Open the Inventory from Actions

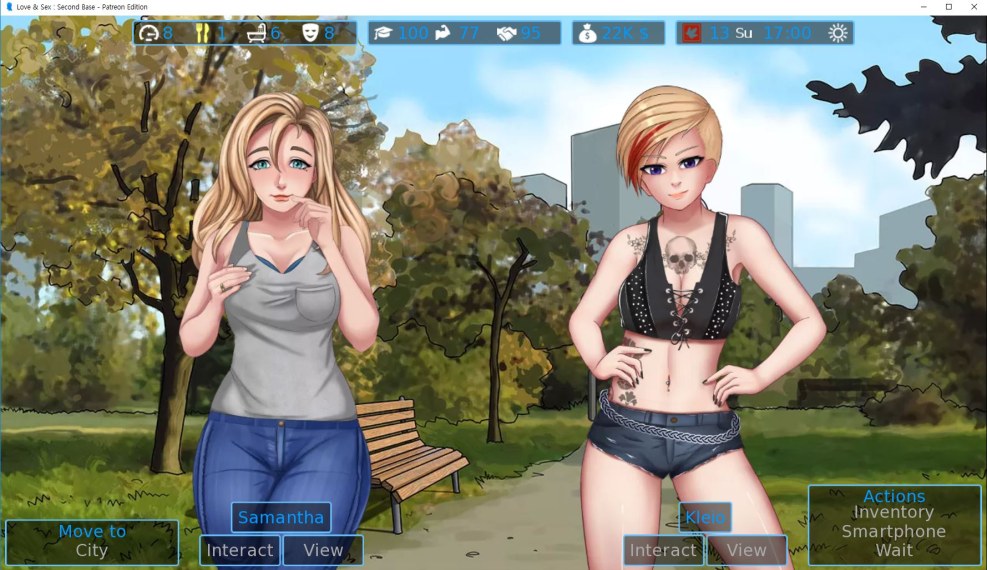point(893,513)
